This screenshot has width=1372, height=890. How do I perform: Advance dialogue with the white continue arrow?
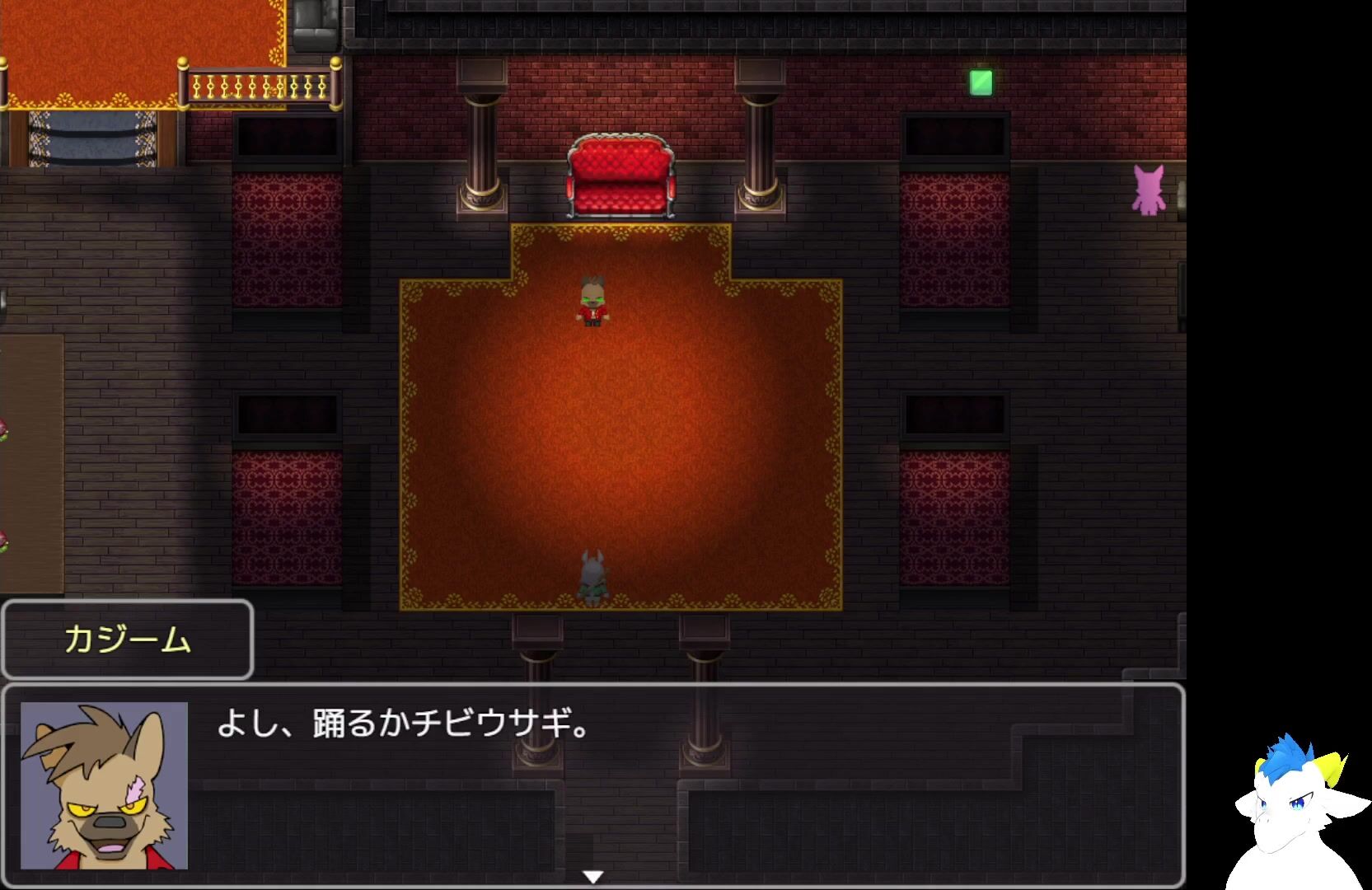click(592, 877)
